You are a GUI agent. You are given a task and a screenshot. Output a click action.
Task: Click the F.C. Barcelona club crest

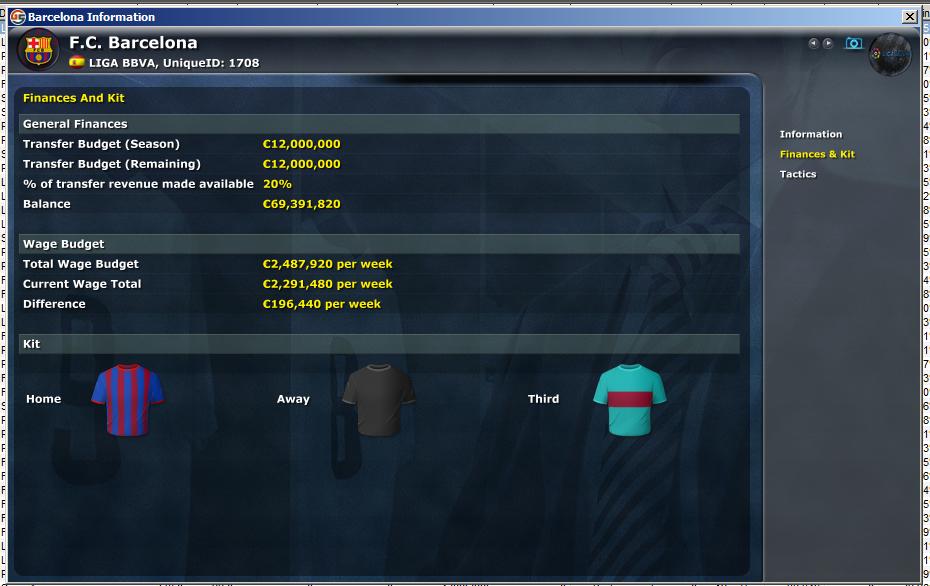click(38, 49)
